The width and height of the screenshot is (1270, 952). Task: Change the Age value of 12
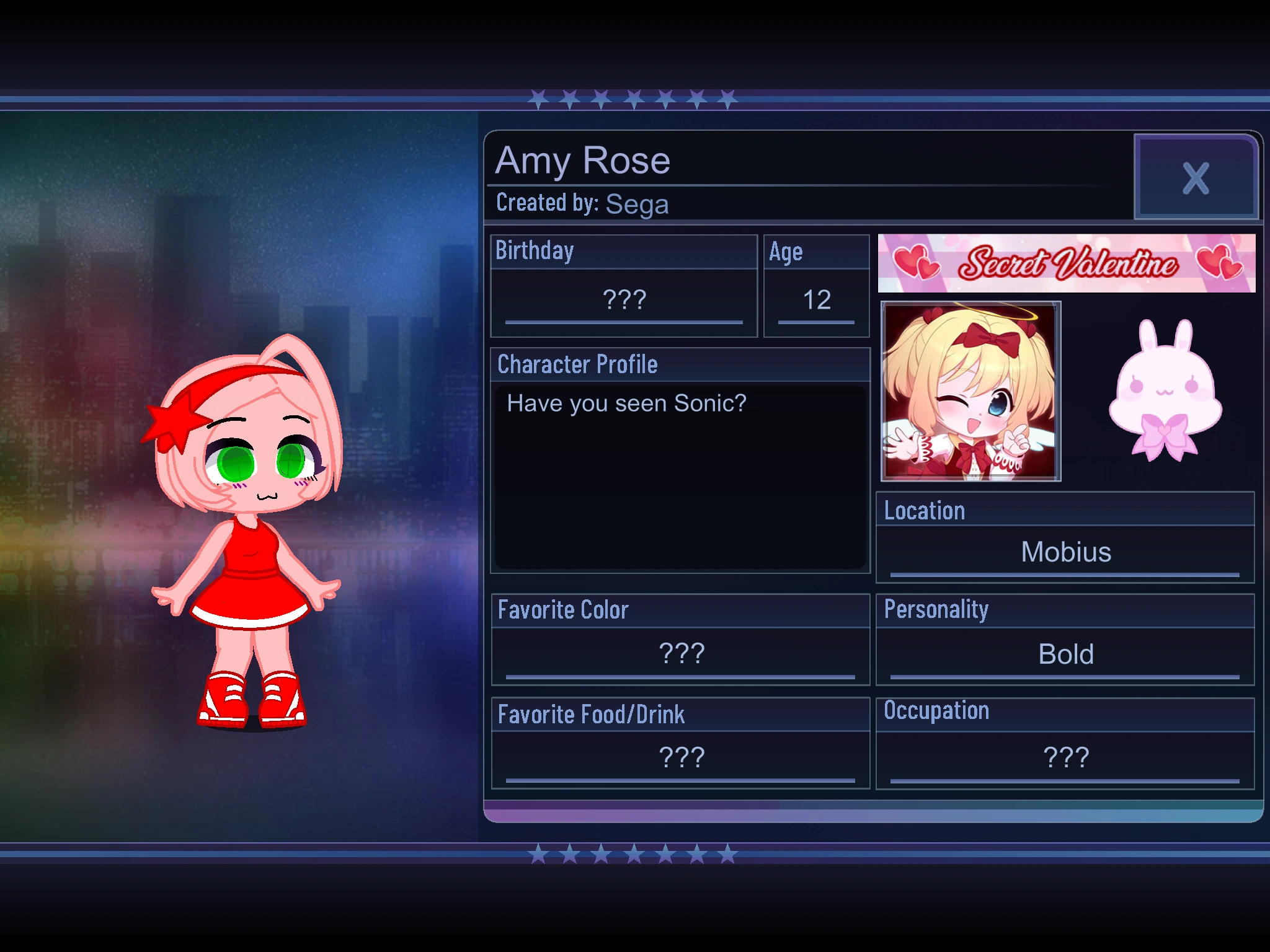(816, 301)
